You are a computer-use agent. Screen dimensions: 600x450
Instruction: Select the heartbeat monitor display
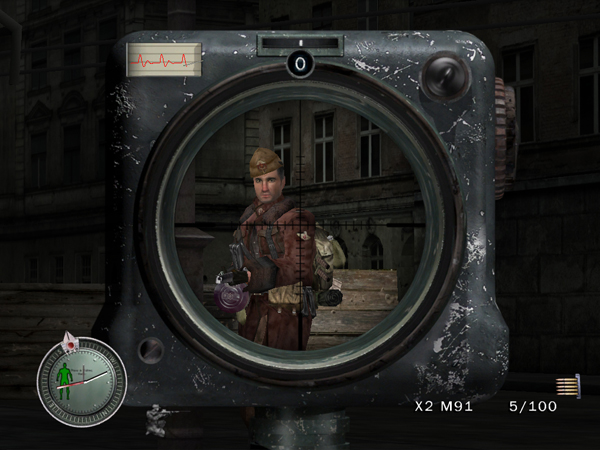163,59
